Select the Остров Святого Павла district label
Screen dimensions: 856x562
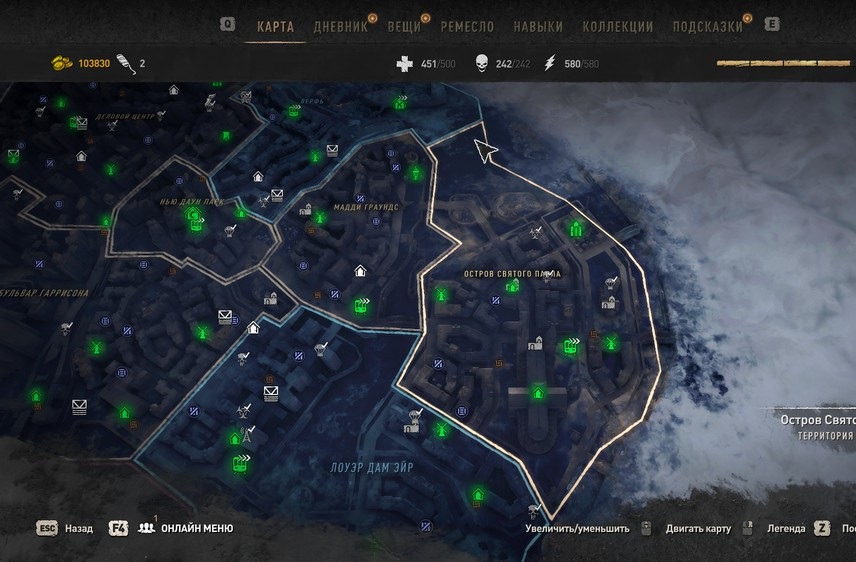tap(512, 274)
